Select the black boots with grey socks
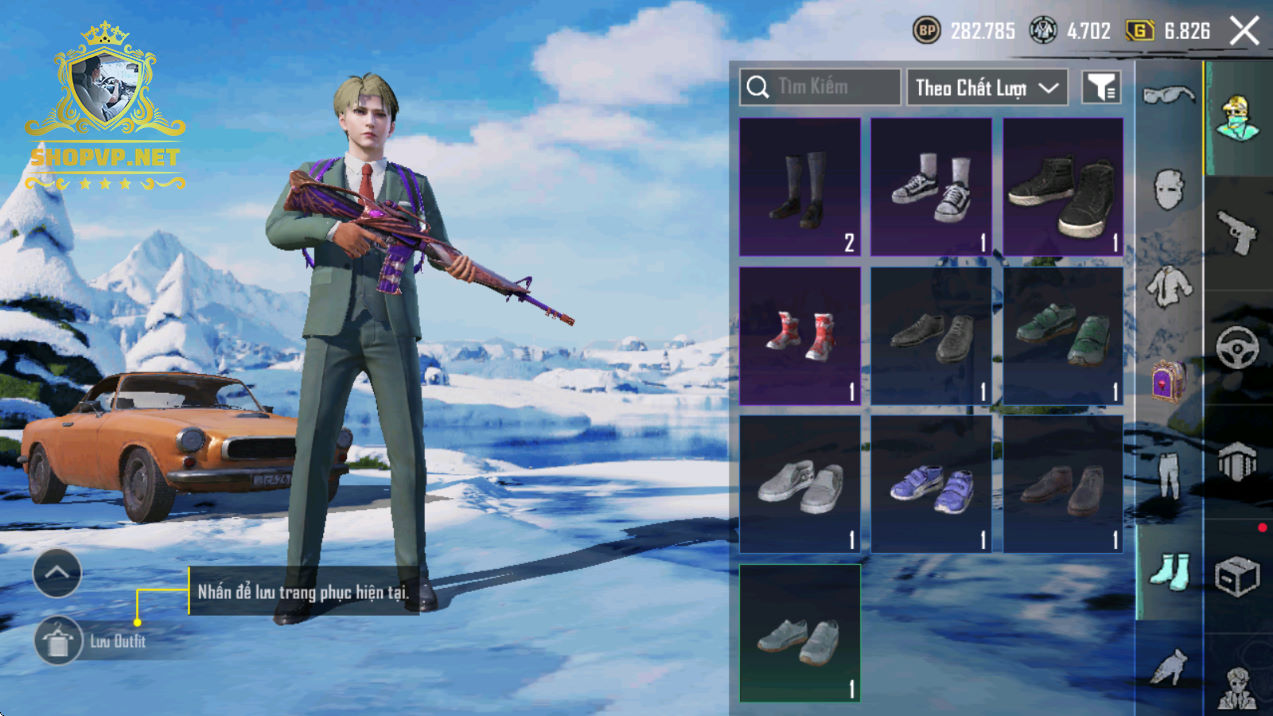Image resolution: width=1273 pixels, height=716 pixels. click(800, 187)
